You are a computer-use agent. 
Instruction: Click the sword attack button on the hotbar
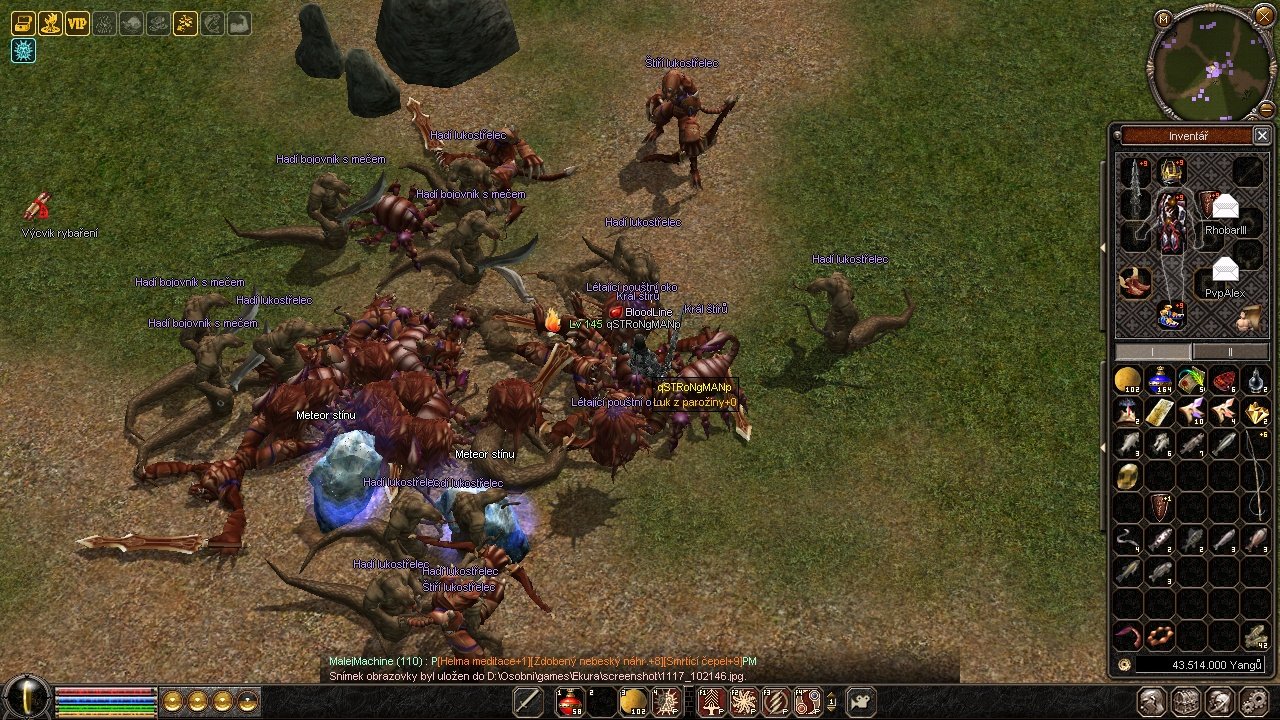pos(527,702)
